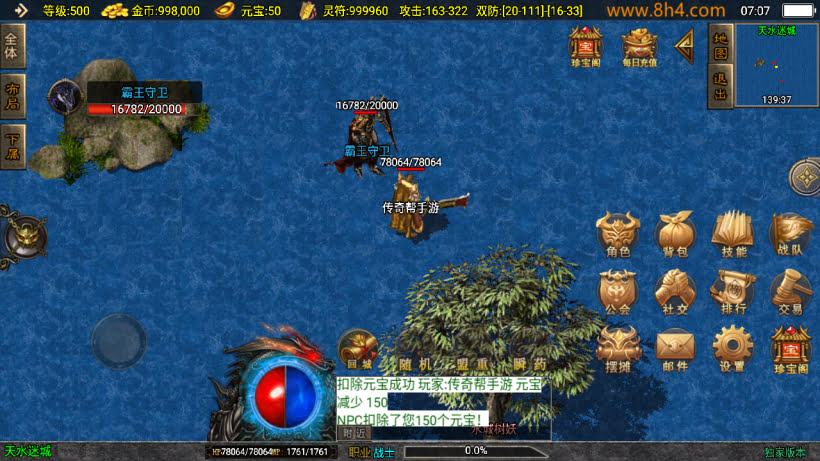This screenshot has height=461, width=820.
Task: Check the 邮件 mail envelope
Action: point(675,349)
